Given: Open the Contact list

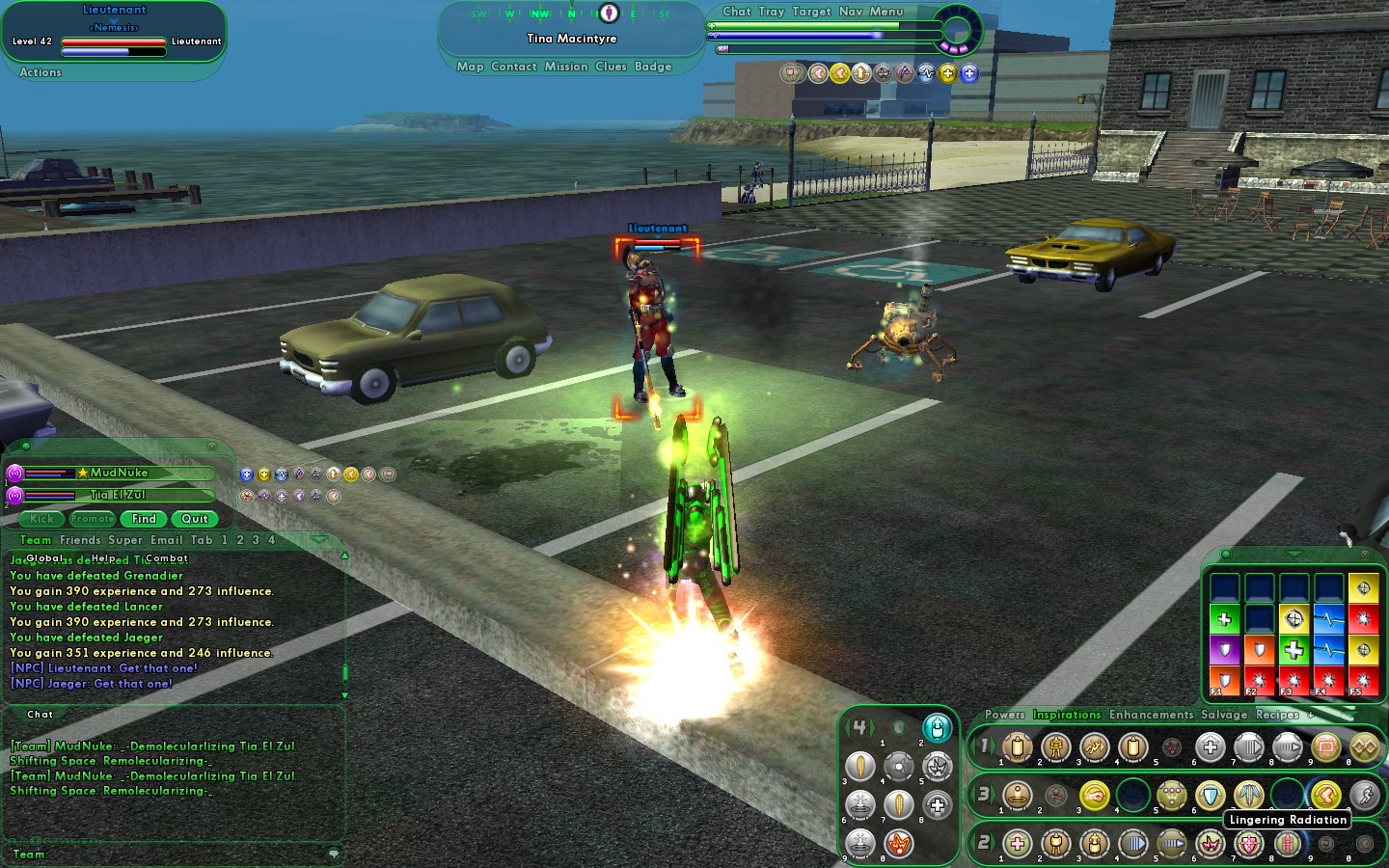Looking at the screenshot, I should pyautogui.click(x=513, y=67).
